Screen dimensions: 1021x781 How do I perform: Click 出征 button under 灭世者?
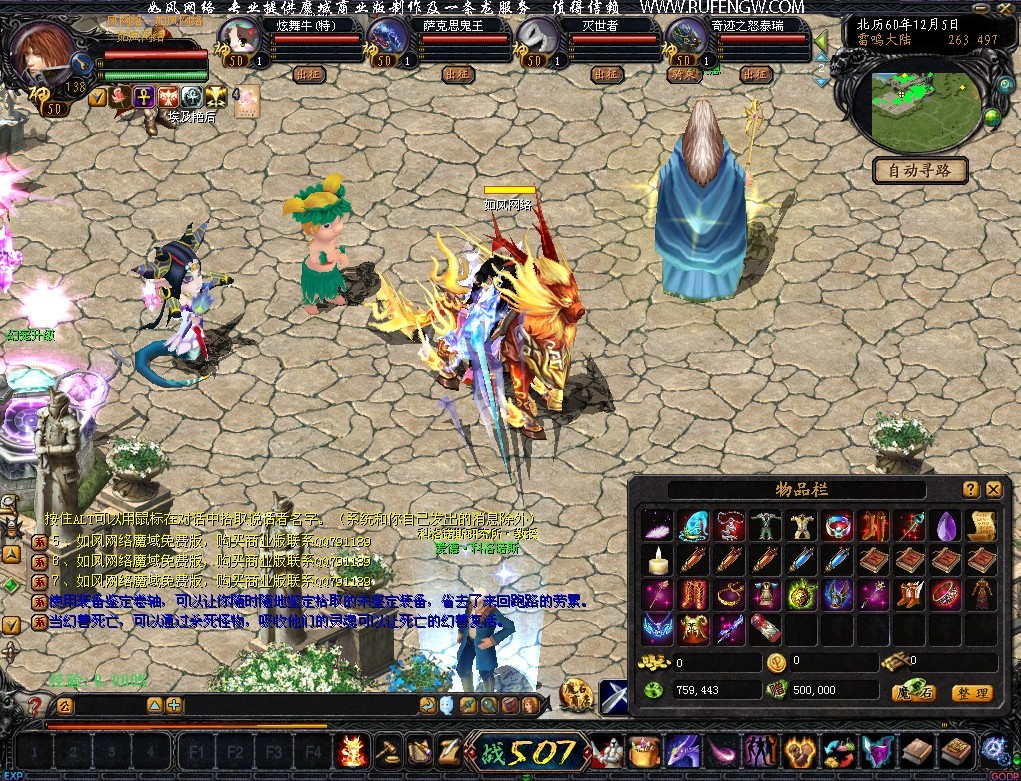[x=606, y=73]
